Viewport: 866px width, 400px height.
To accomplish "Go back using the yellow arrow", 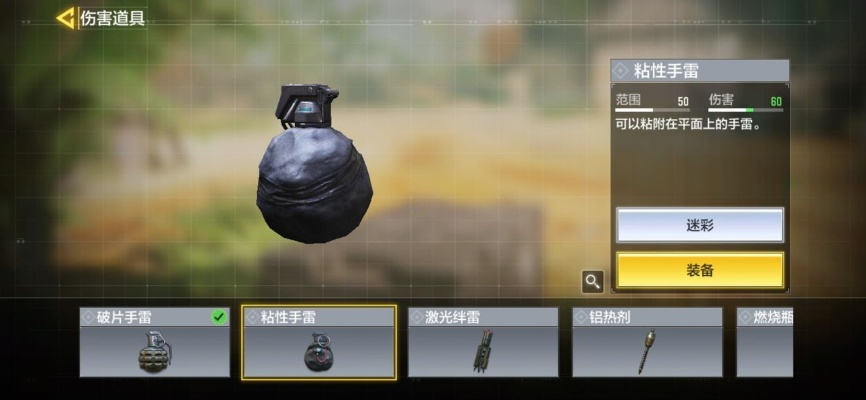I will (66, 18).
